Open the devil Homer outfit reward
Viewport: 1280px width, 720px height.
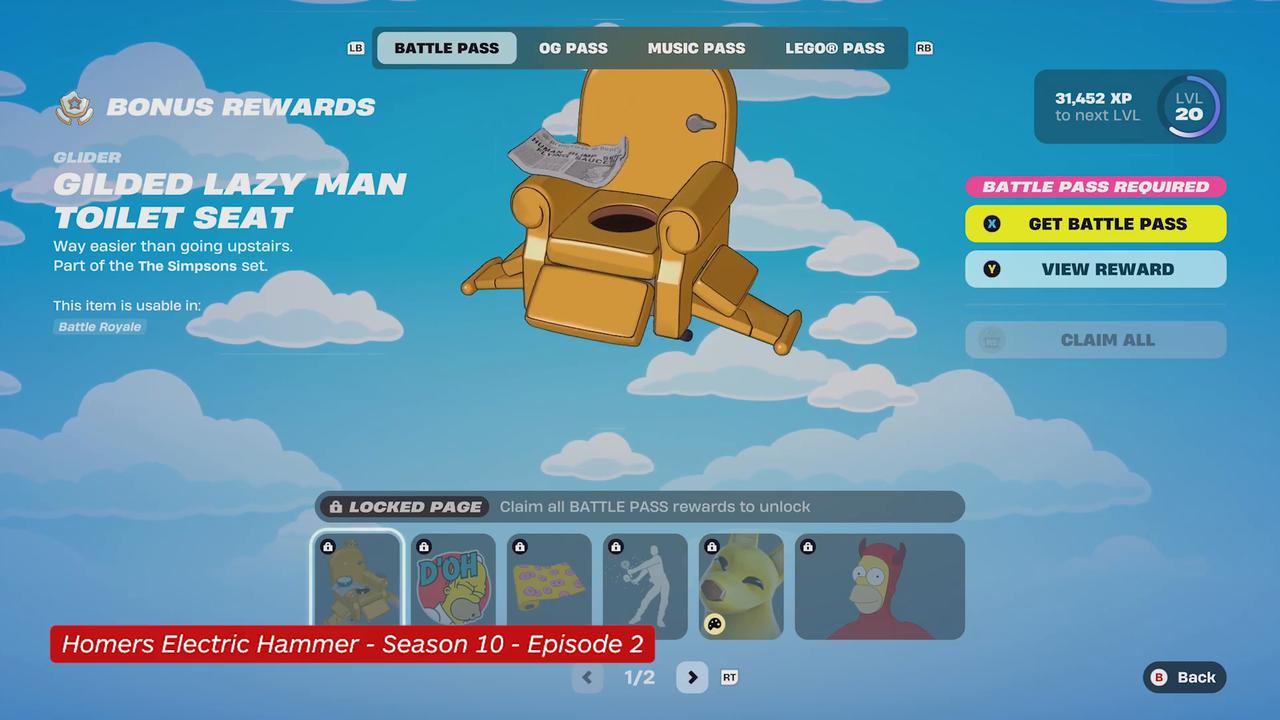pos(880,586)
